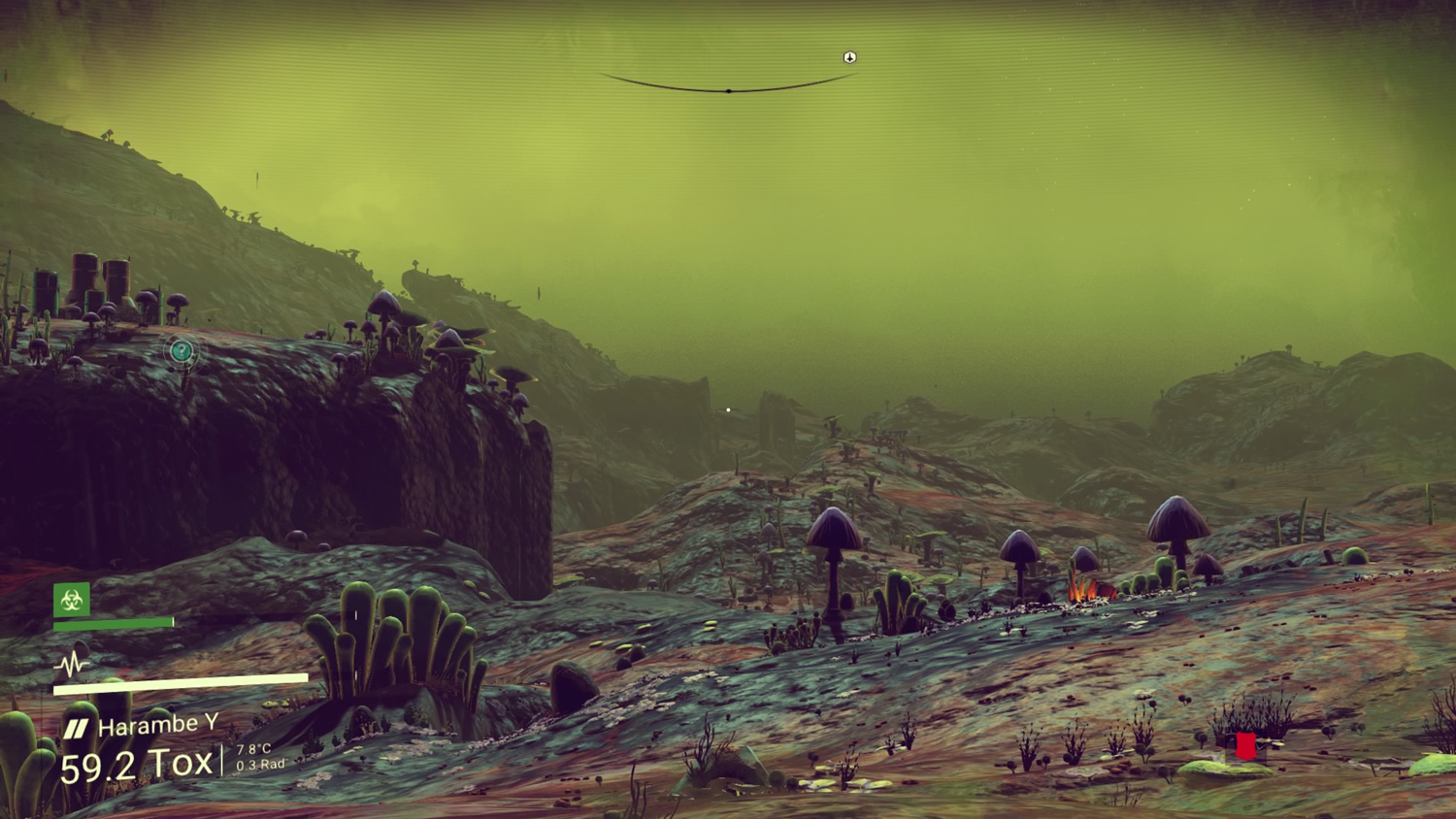This screenshot has width=1456, height=819.
Task: Click the curved compass arc
Action: 728,89
